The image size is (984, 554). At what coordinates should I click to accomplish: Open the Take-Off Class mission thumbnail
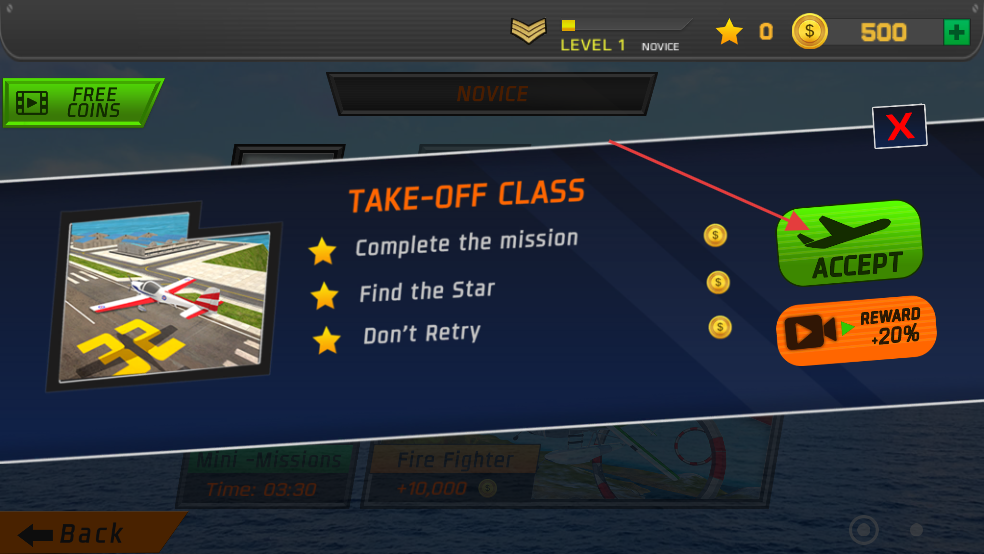(164, 297)
